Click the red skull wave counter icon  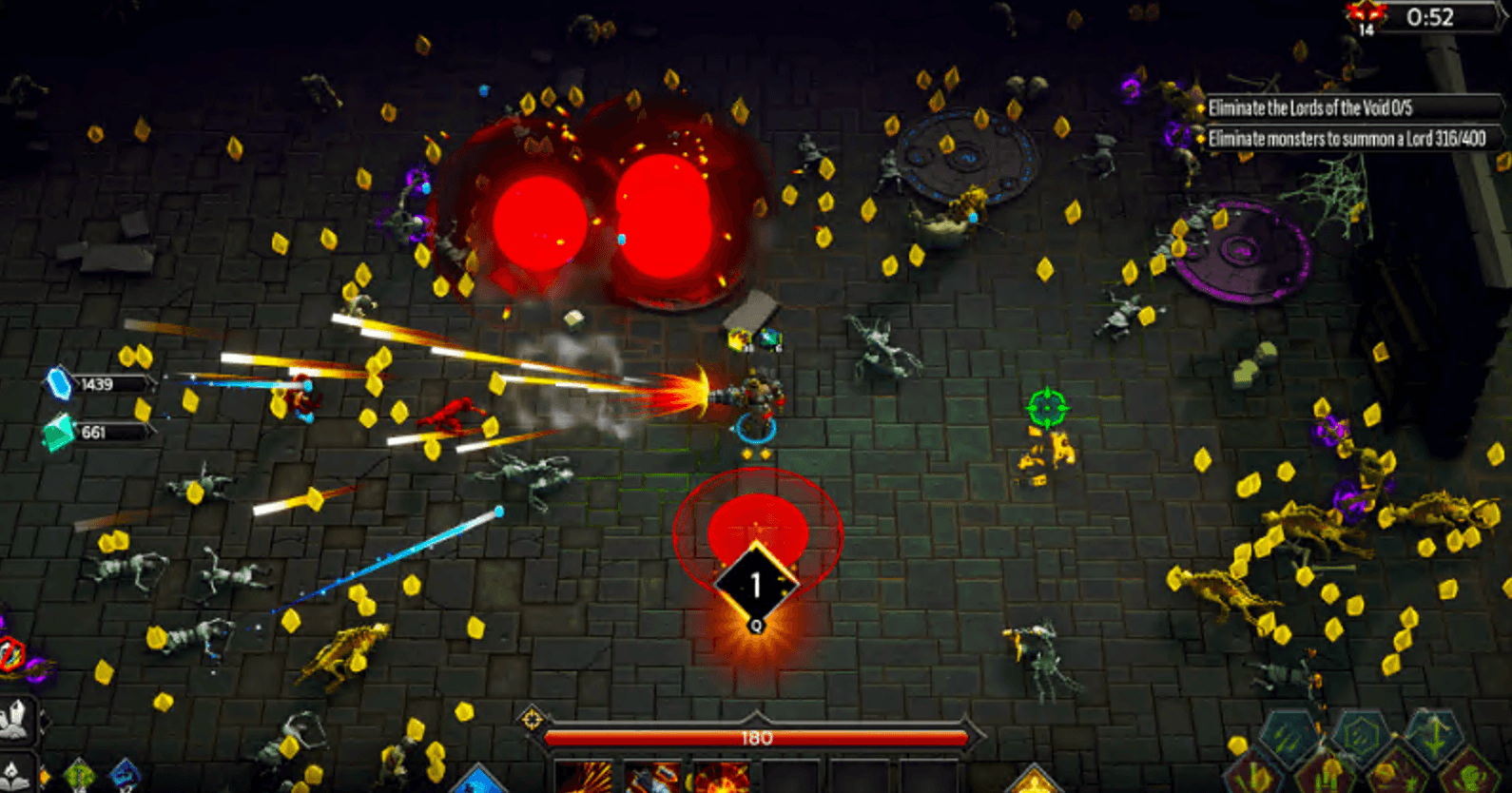[1367, 16]
